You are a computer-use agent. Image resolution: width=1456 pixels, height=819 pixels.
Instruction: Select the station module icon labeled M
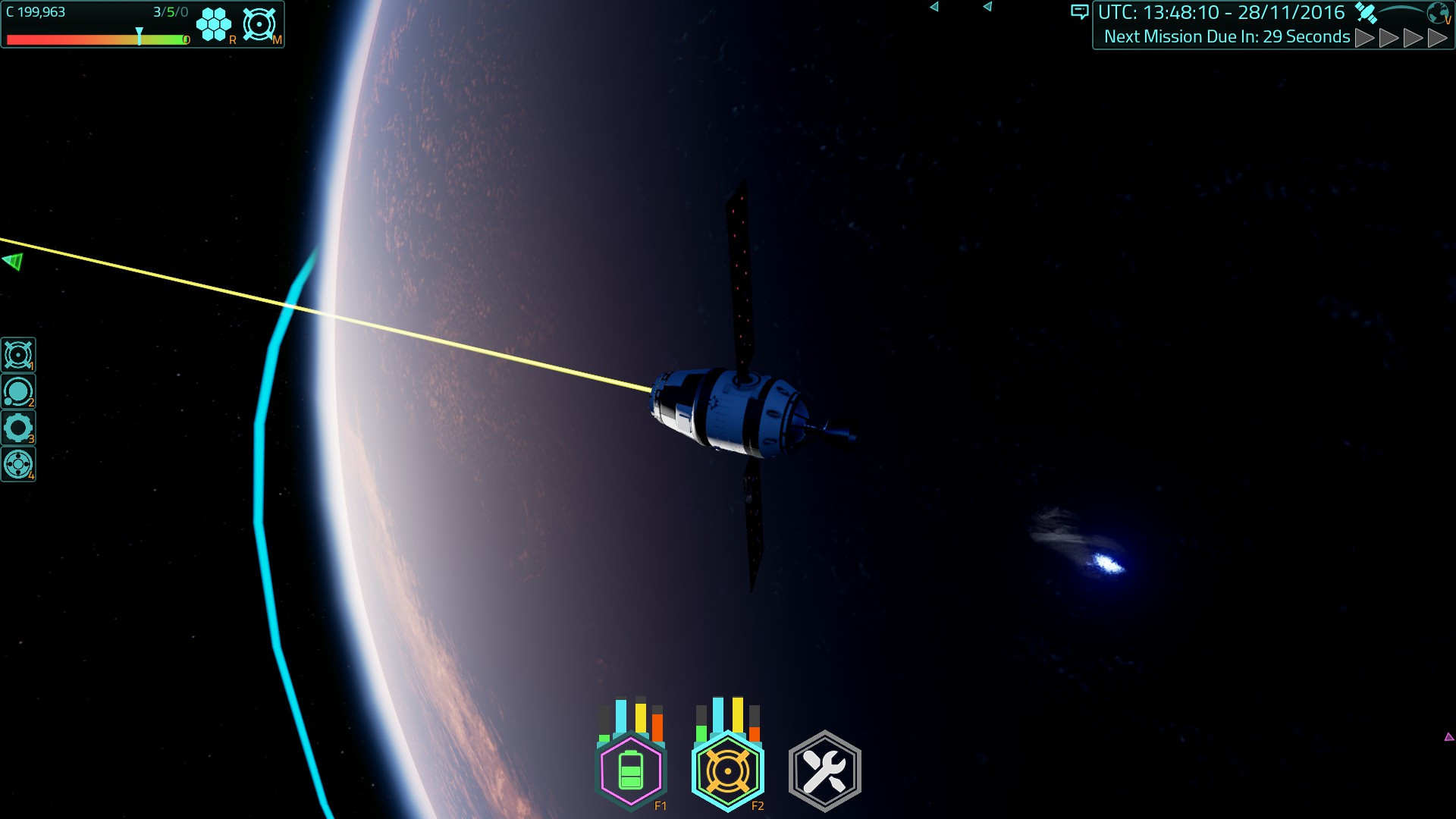pyautogui.click(x=259, y=24)
